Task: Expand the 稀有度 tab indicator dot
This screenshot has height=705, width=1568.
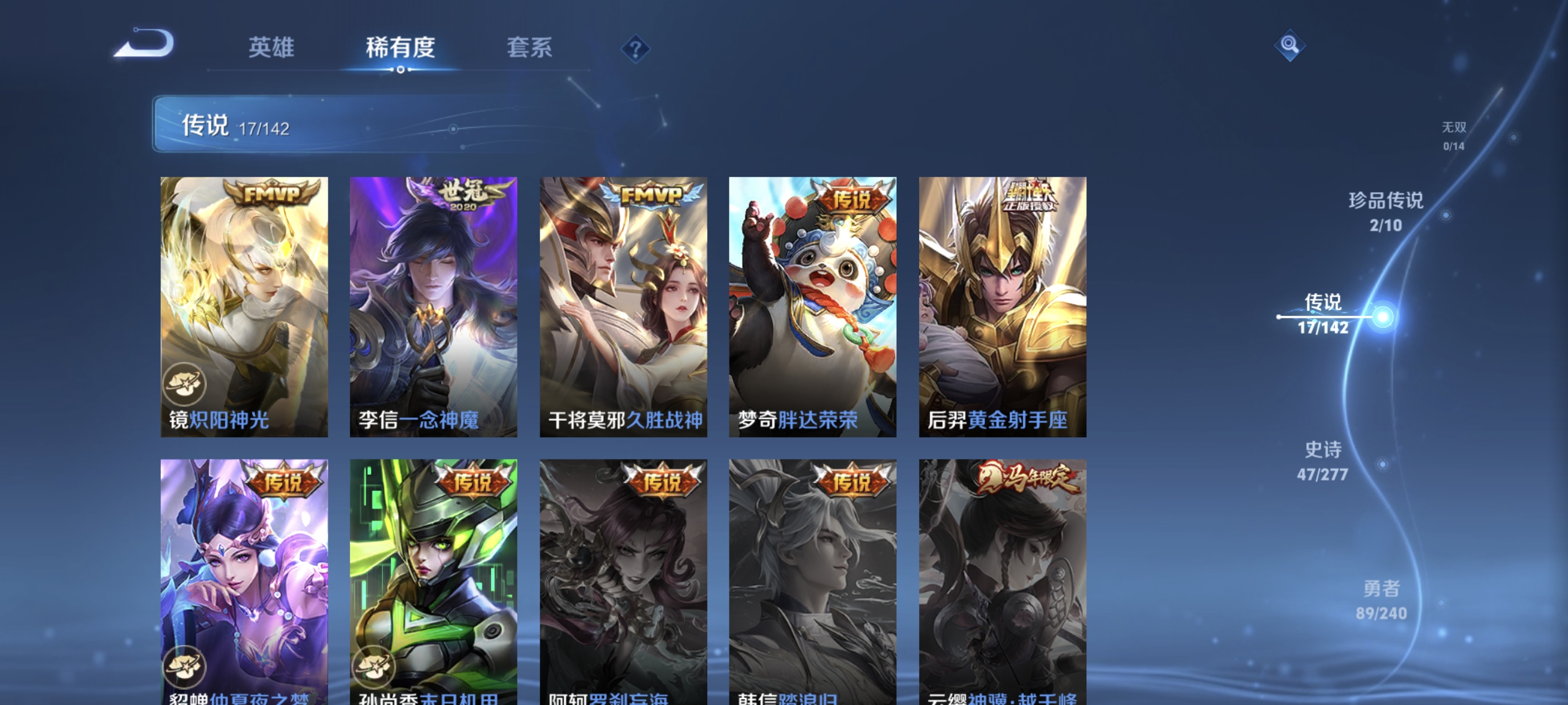Action: [x=400, y=69]
